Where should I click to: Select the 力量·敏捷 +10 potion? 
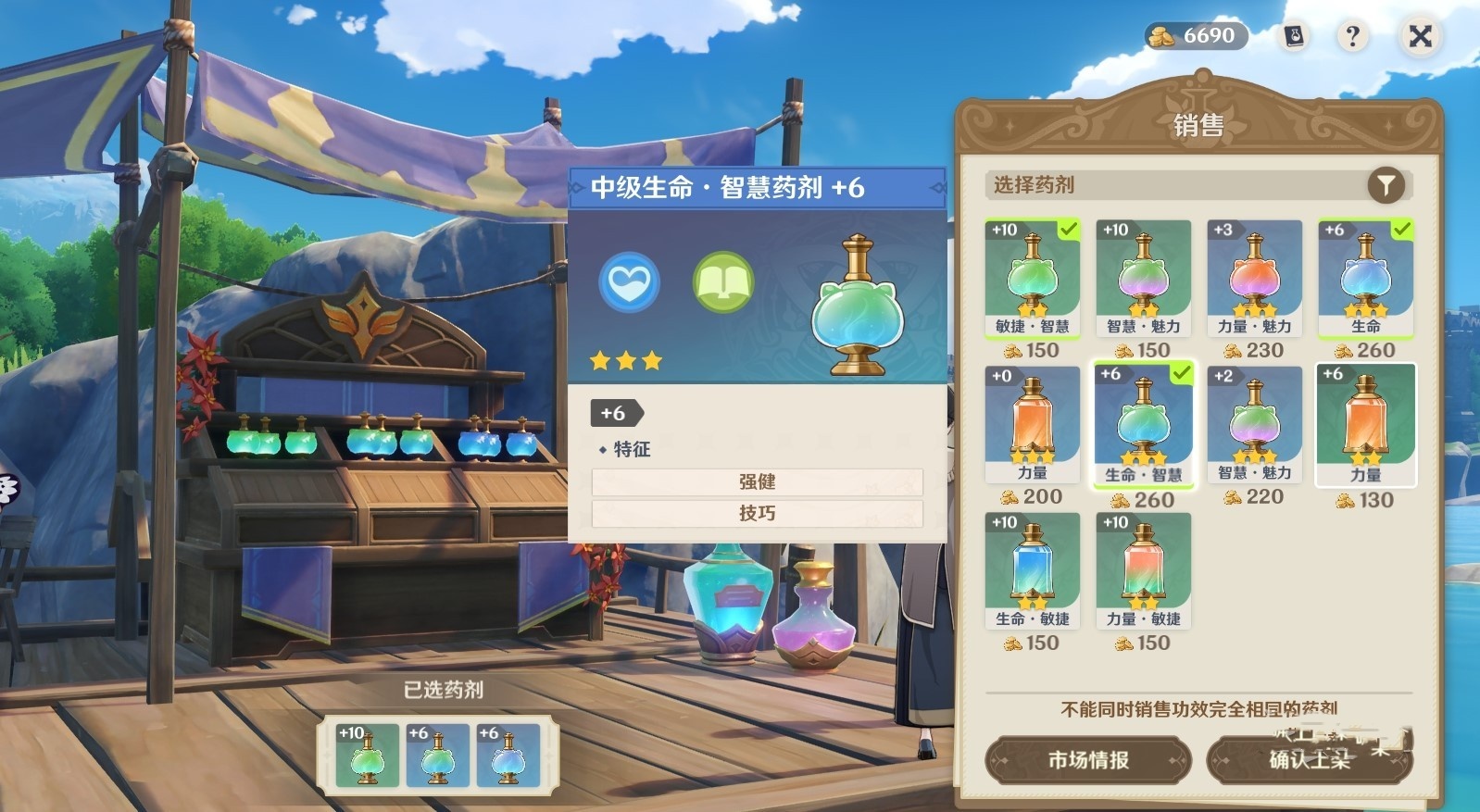[1143, 569]
